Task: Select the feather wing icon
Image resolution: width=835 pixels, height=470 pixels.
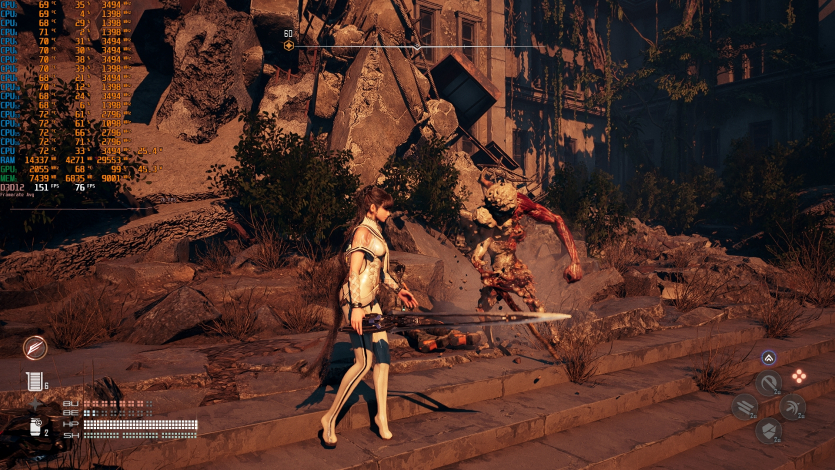Action: 35,347
